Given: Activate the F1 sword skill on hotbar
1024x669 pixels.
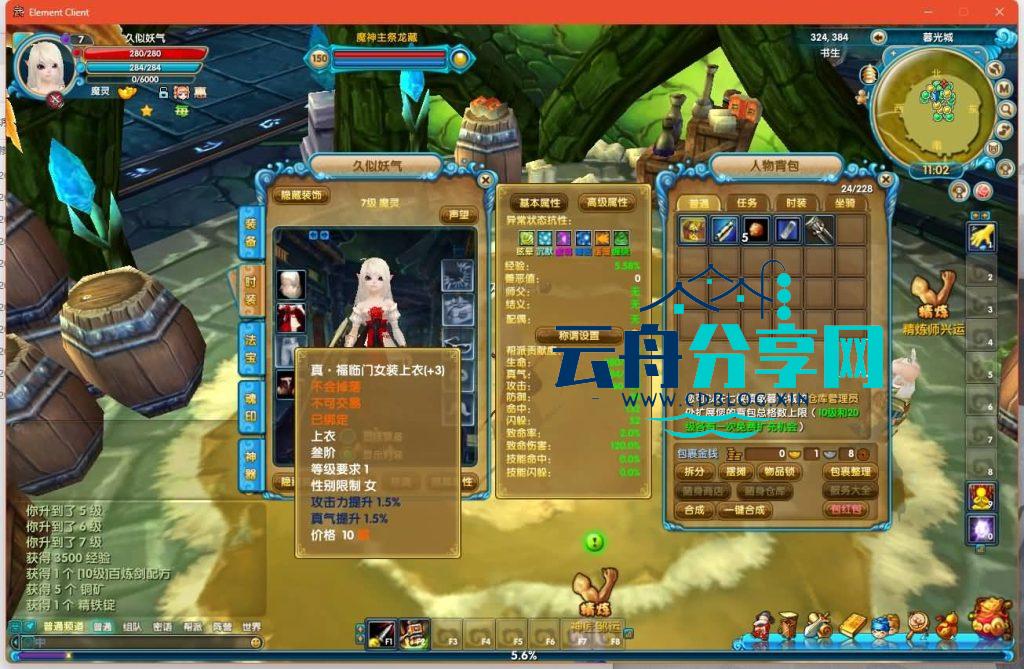Looking at the screenshot, I should [380, 632].
